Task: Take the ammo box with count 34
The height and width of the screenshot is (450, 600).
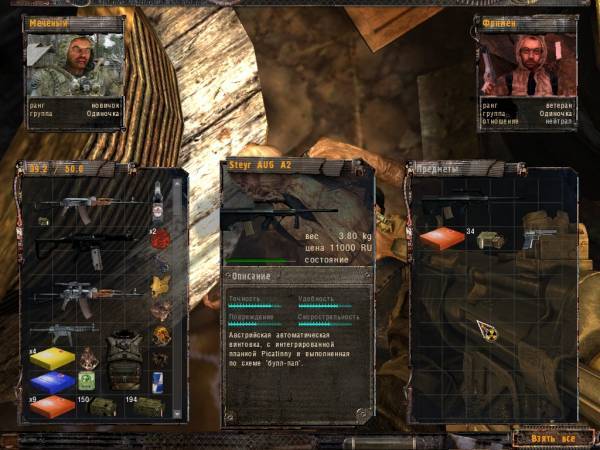Action: [490, 240]
